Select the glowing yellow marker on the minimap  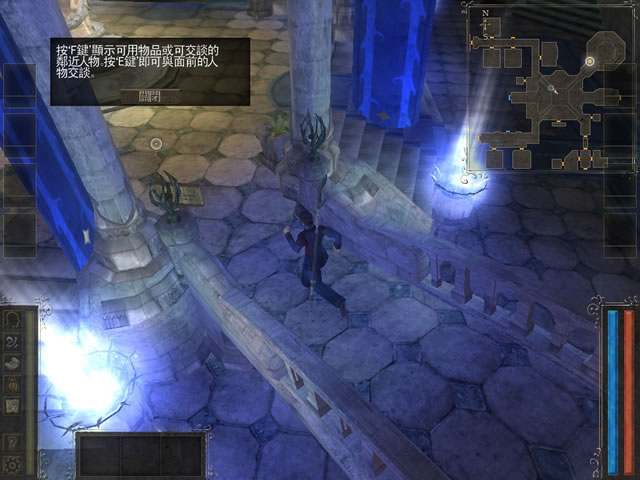pyautogui.click(x=590, y=61)
